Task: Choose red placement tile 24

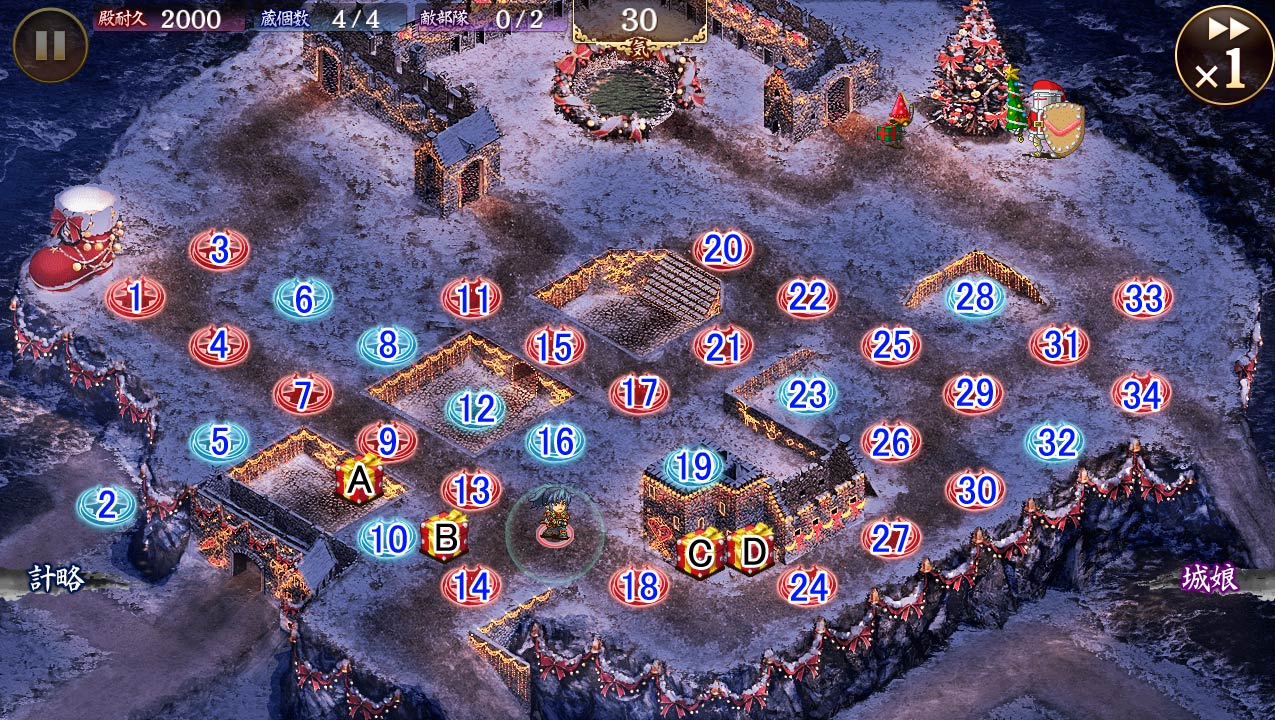Action: (x=807, y=587)
